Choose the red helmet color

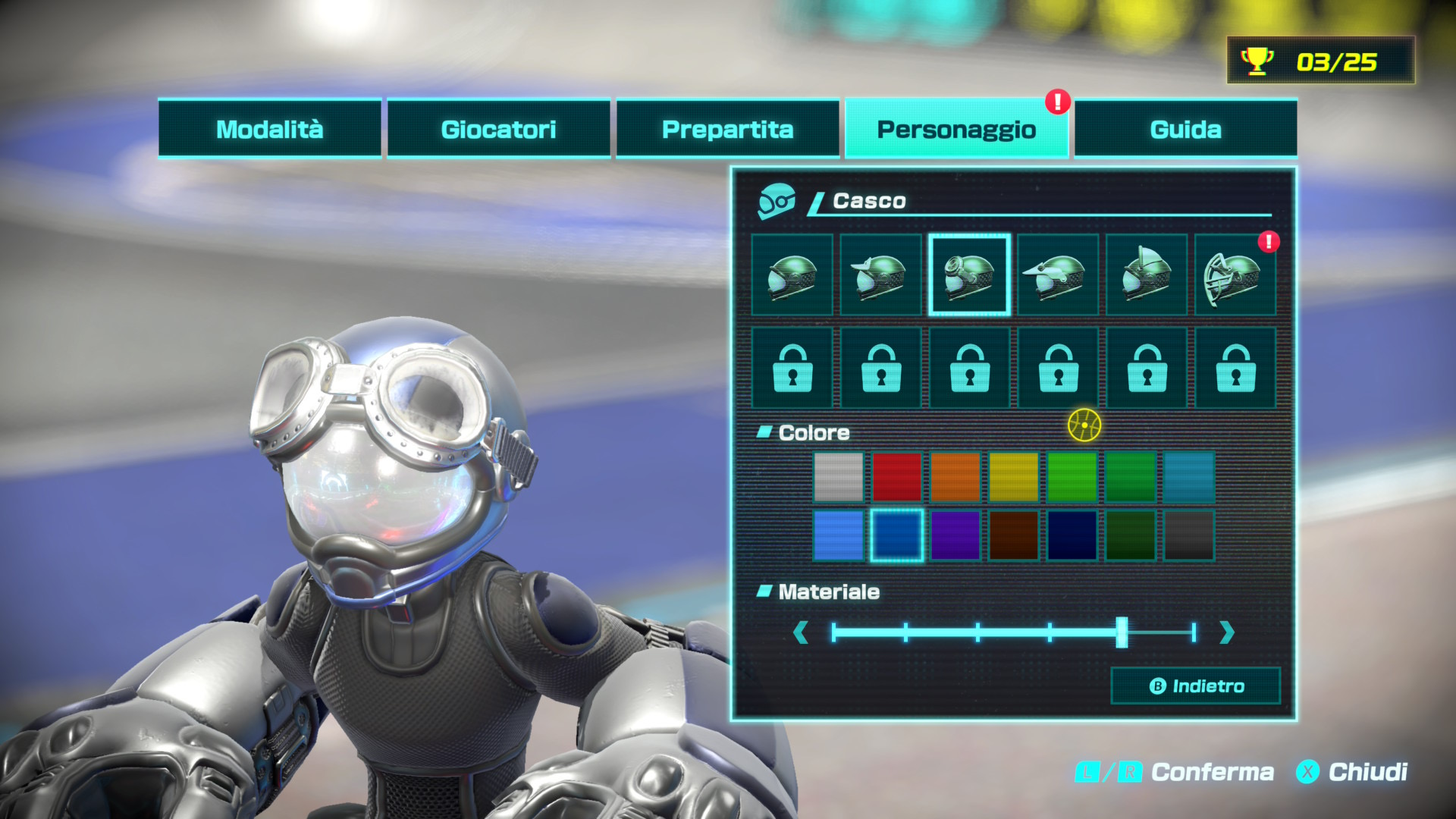(896, 477)
